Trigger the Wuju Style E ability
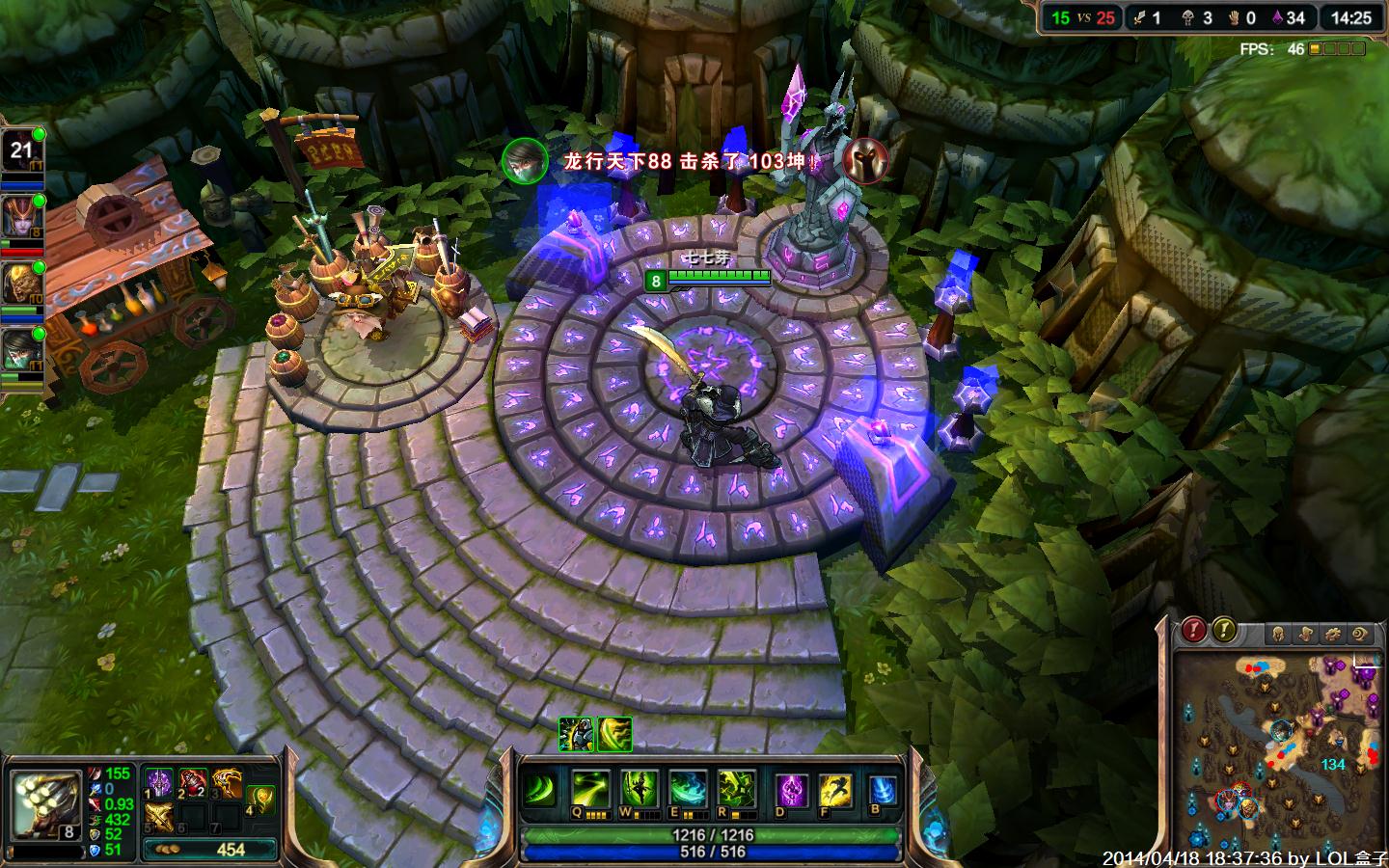 pos(688,790)
